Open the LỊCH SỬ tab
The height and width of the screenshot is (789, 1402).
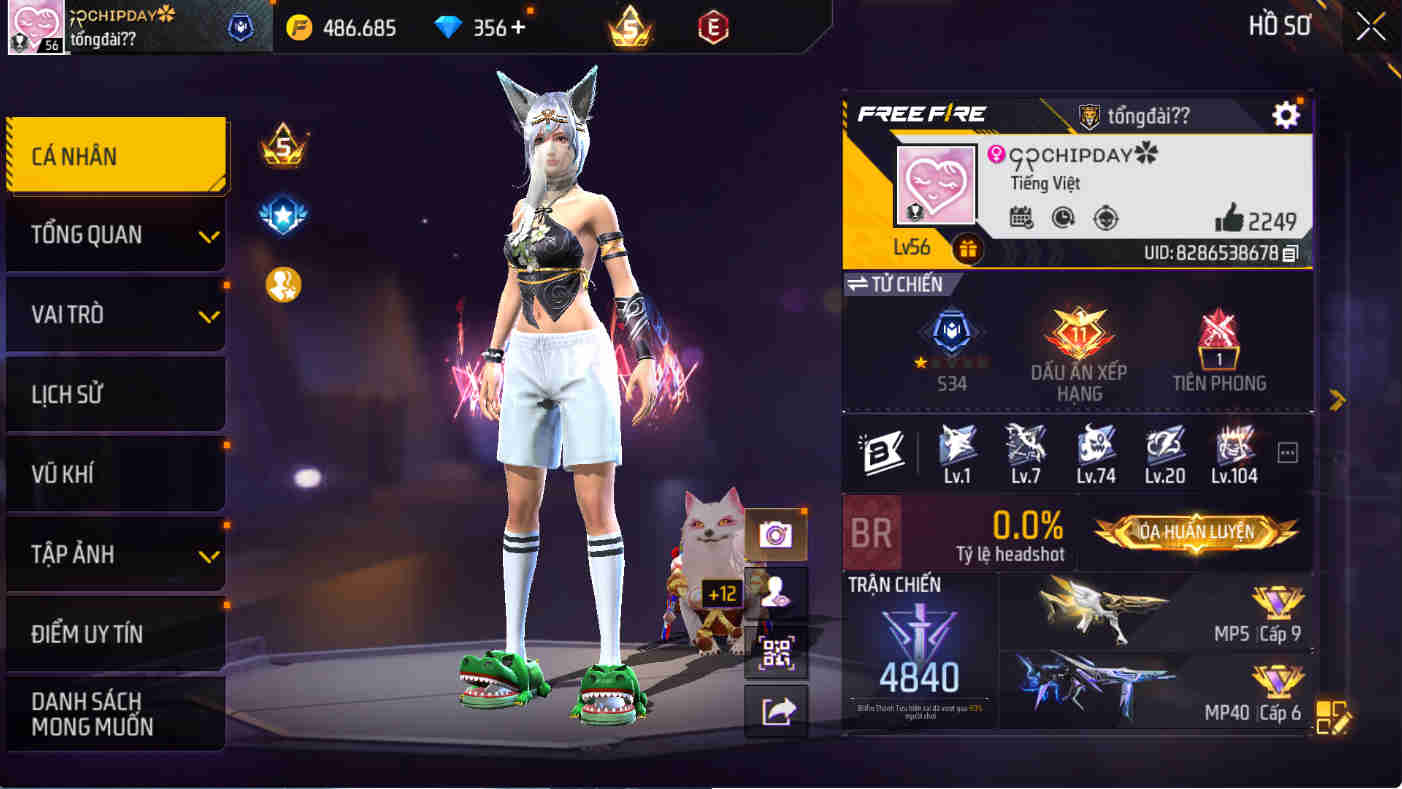115,393
